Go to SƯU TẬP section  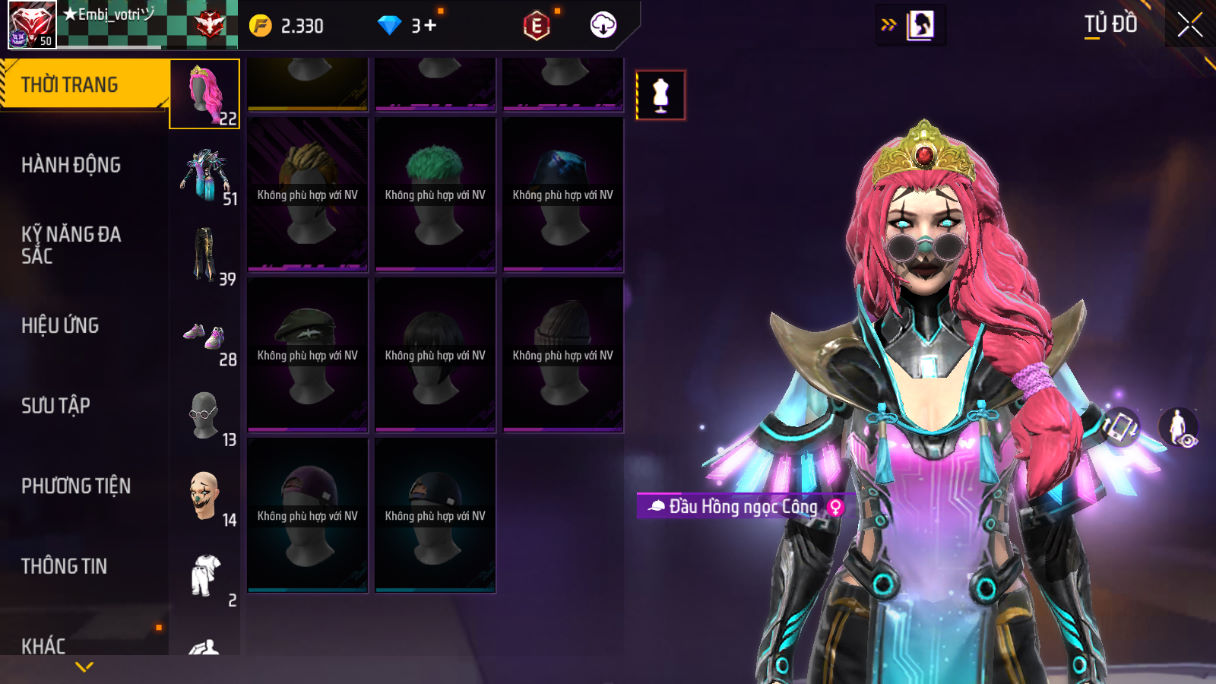click(56, 405)
